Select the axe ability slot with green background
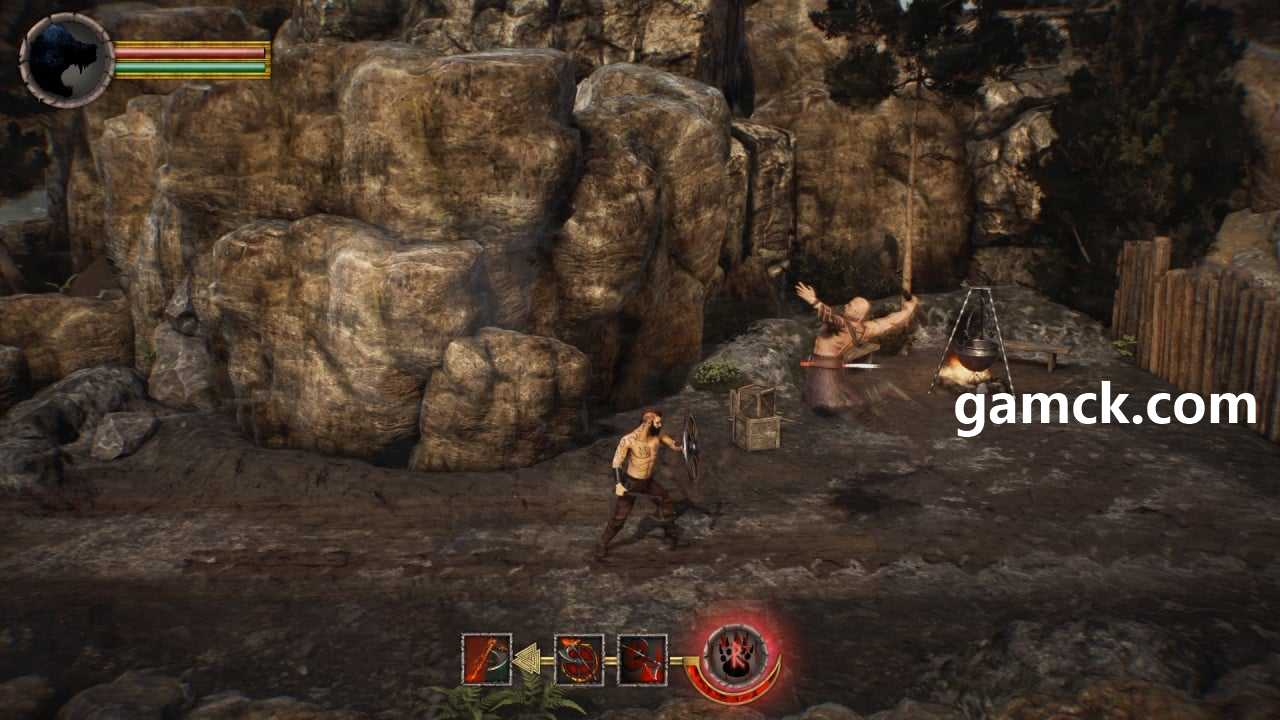This screenshot has height=720, width=1280. pyautogui.click(x=486, y=660)
